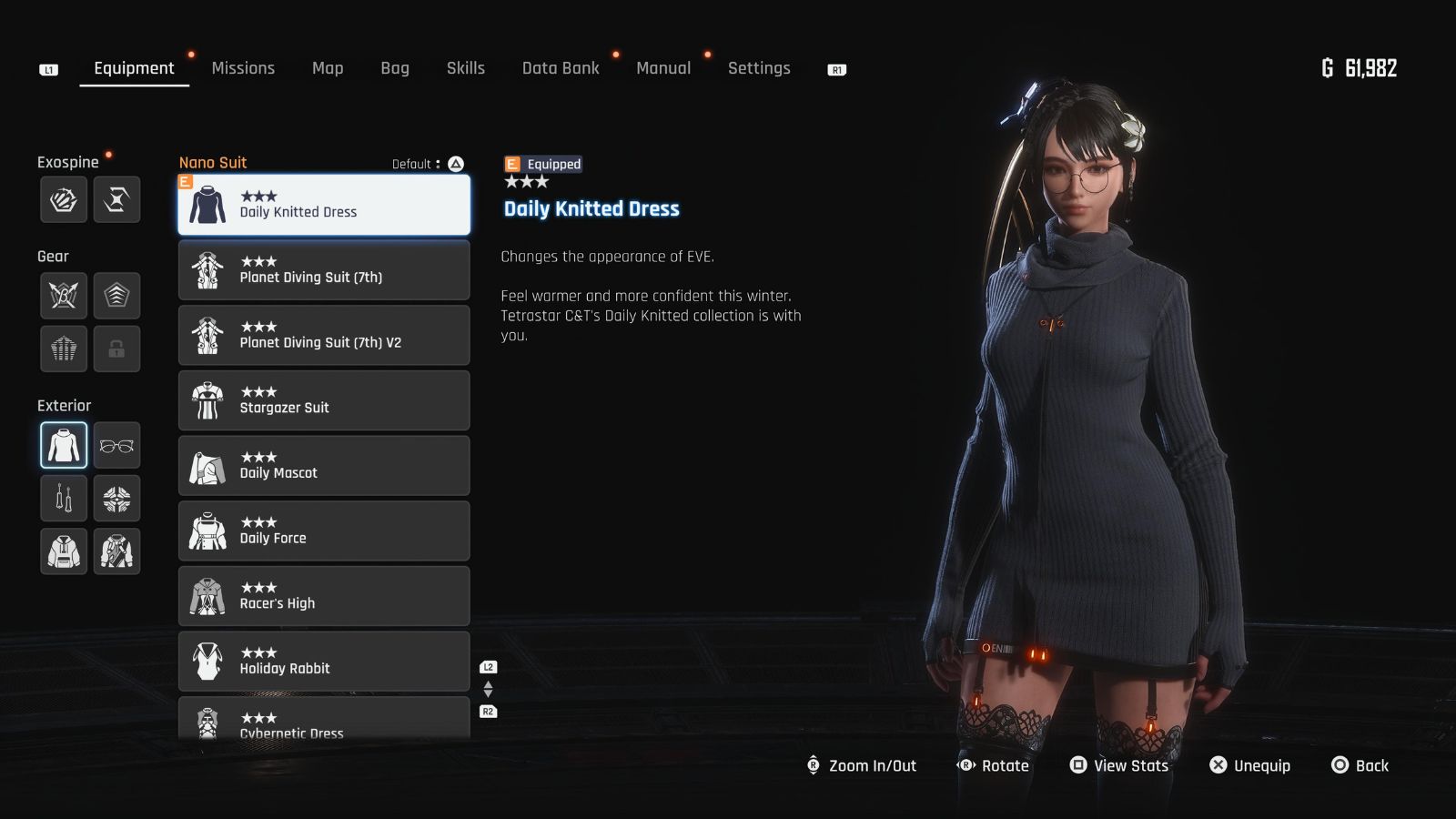Select the Stargazer Suit from the list
Image resolution: width=1456 pixels, height=819 pixels.
click(324, 400)
